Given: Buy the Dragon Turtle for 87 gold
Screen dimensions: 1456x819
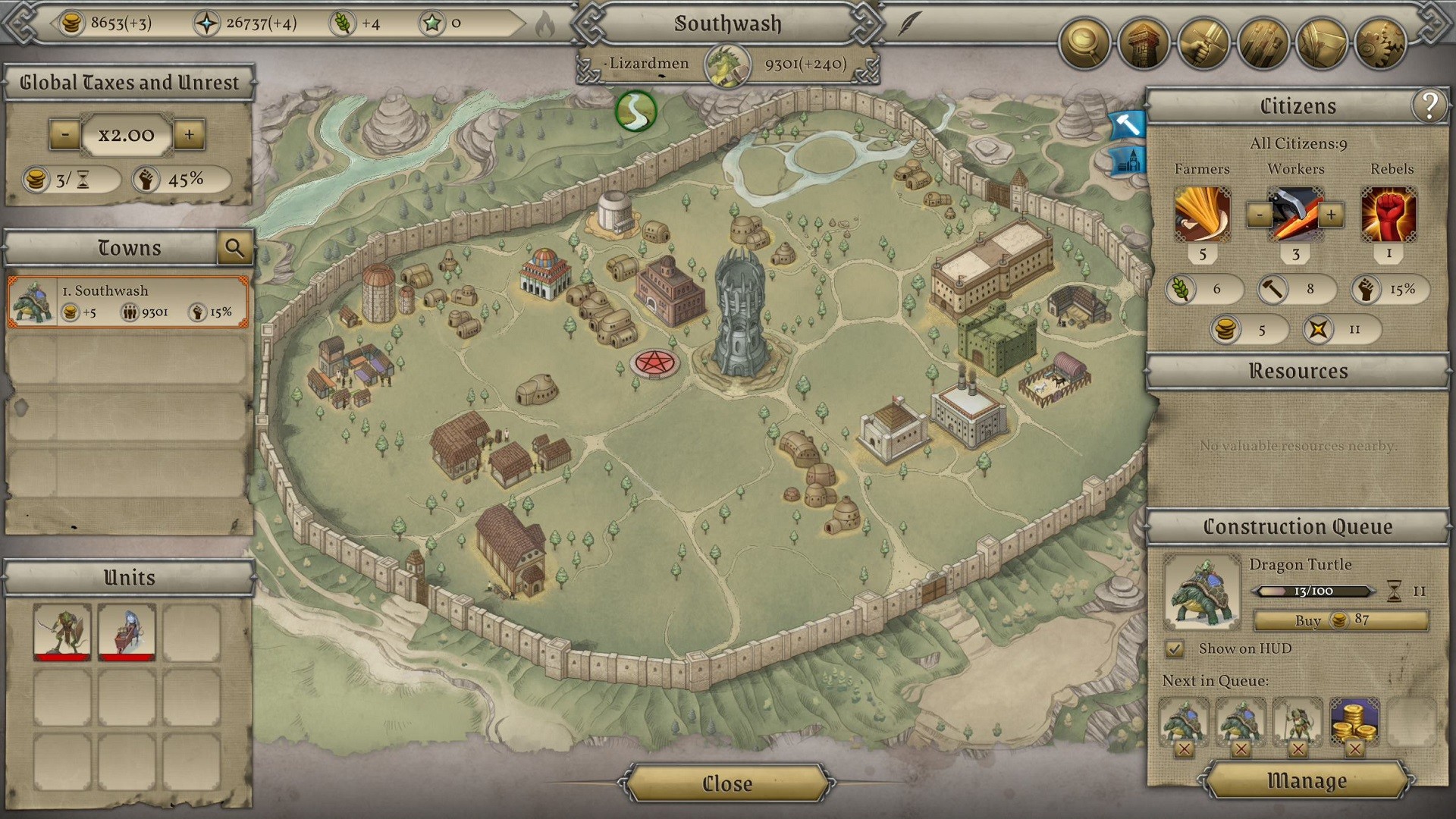Looking at the screenshot, I should tap(1340, 620).
